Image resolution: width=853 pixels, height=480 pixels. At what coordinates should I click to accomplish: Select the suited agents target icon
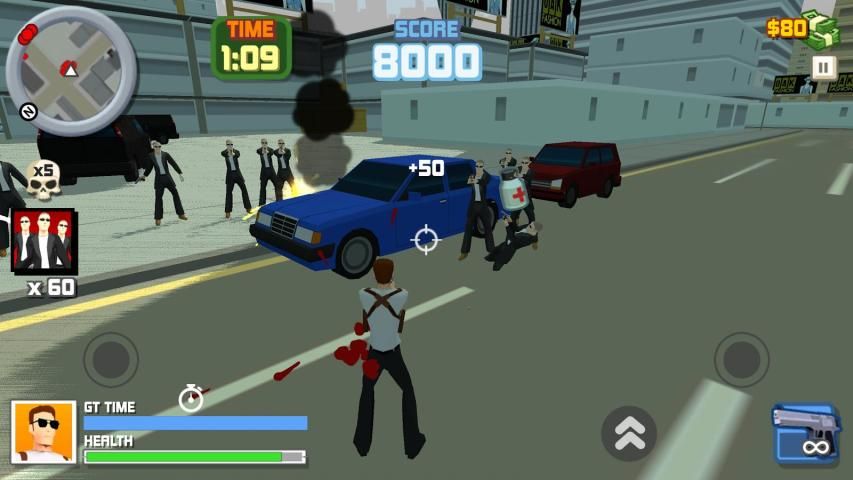43,241
